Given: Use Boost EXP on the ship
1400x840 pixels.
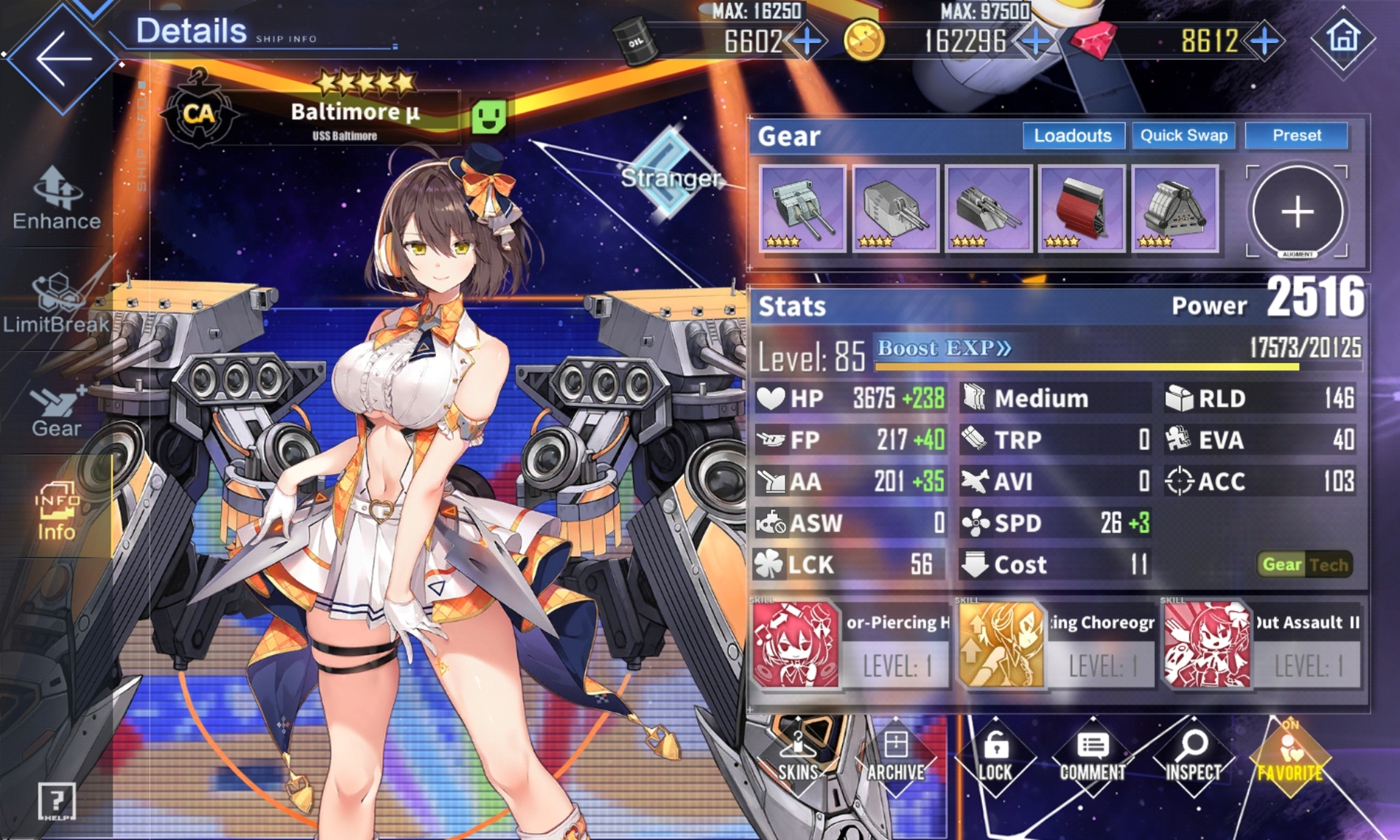Looking at the screenshot, I should click(944, 349).
